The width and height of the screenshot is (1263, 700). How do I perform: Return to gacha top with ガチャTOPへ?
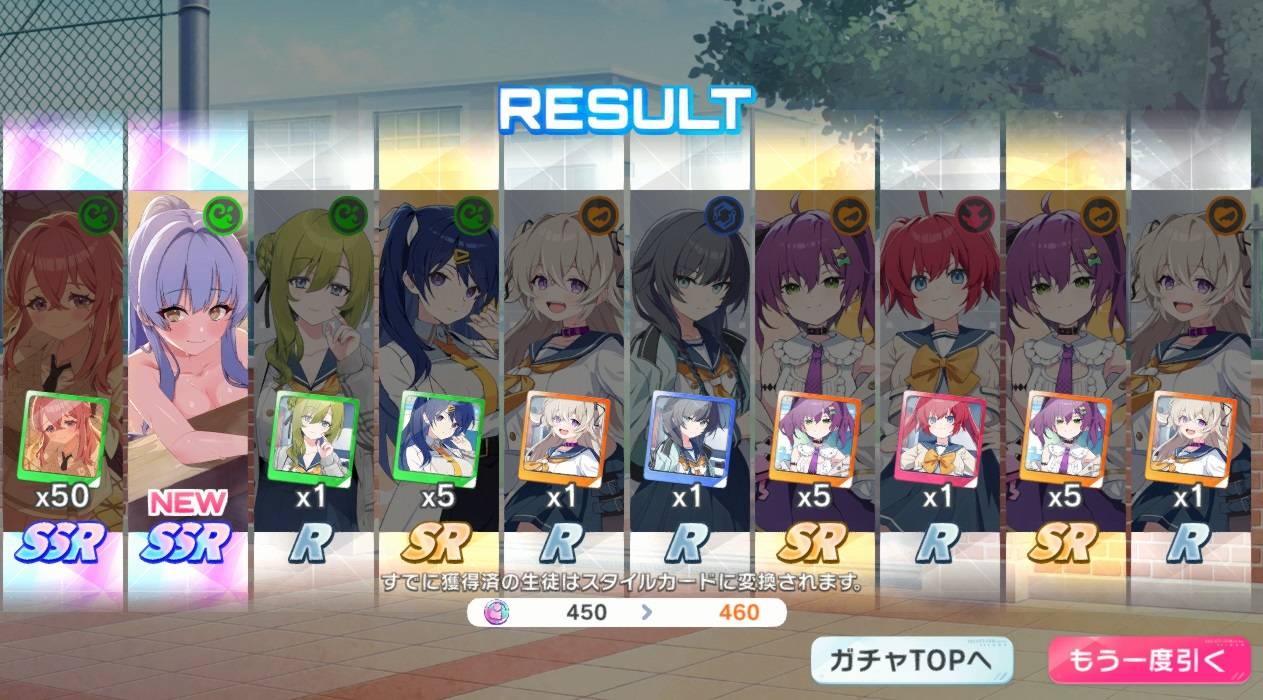[x=912, y=660]
